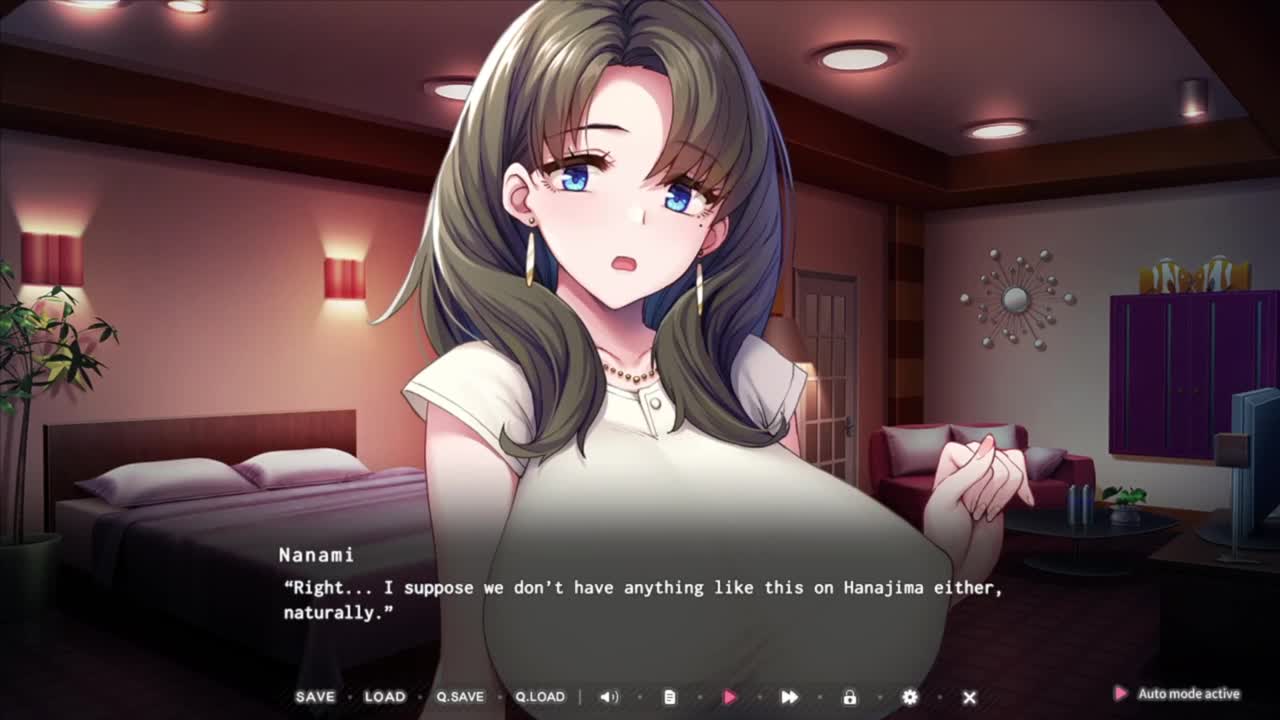Viewport: 1280px width, 720px height.
Task: Quick save with Q.SAVE
Action: (460, 697)
